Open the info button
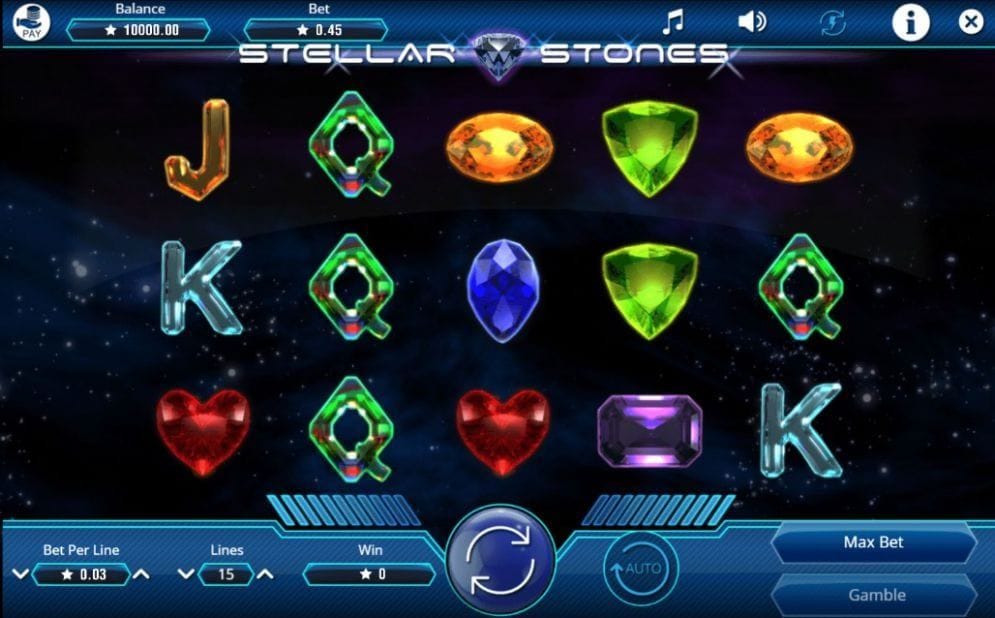 (x=910, y=21)
